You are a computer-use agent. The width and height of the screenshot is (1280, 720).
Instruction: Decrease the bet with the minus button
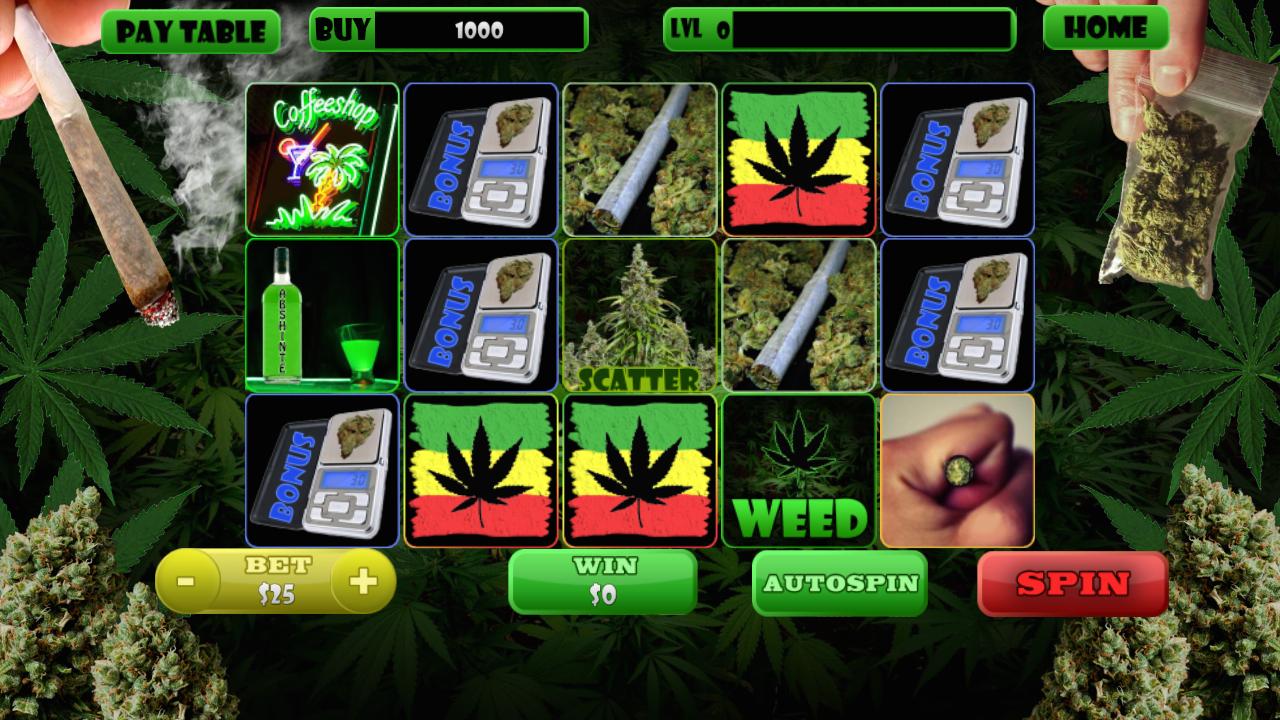[x=184, y=580]
